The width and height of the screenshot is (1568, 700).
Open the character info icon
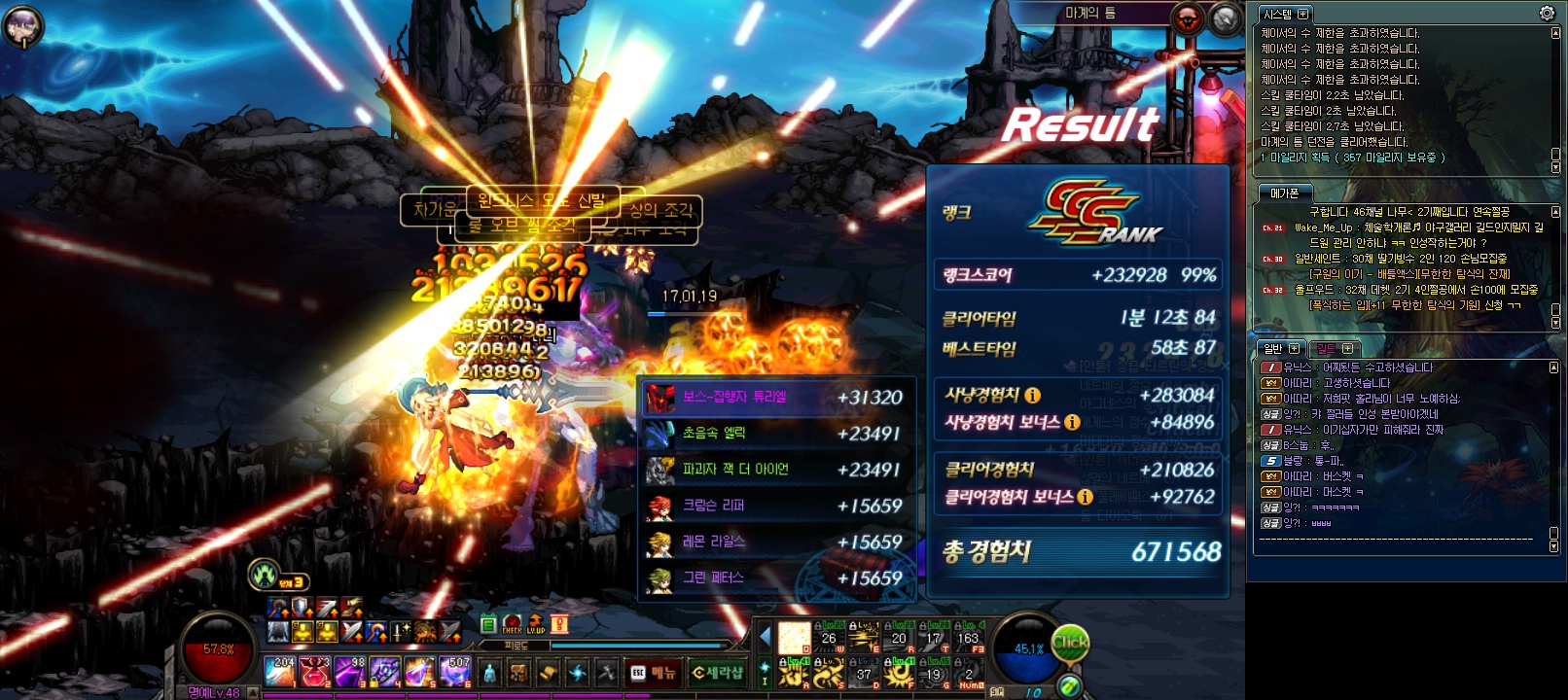coord(490,673)
